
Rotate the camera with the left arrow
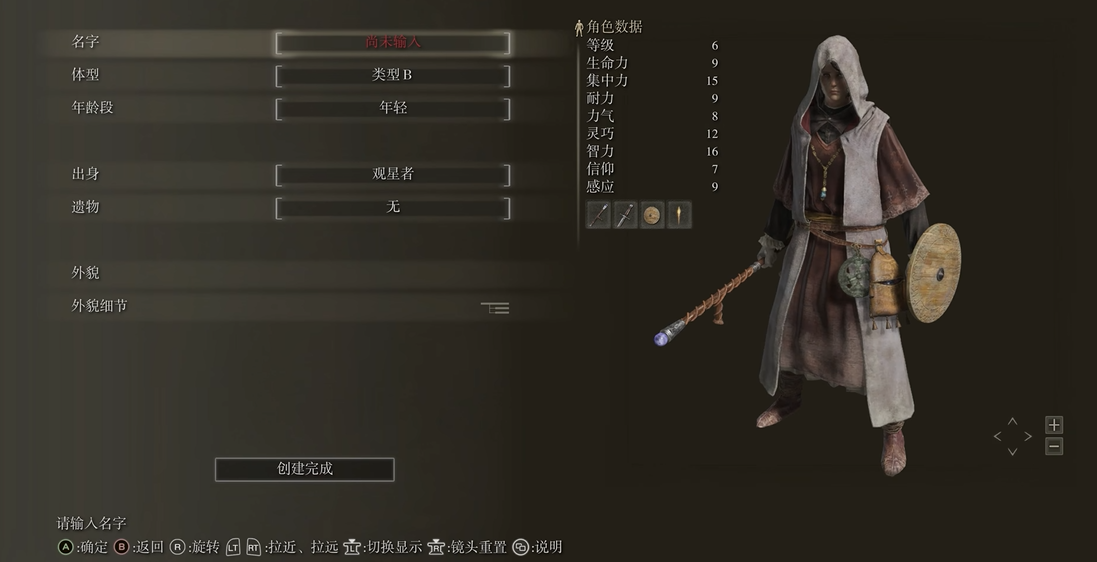[x=997, y=437]
